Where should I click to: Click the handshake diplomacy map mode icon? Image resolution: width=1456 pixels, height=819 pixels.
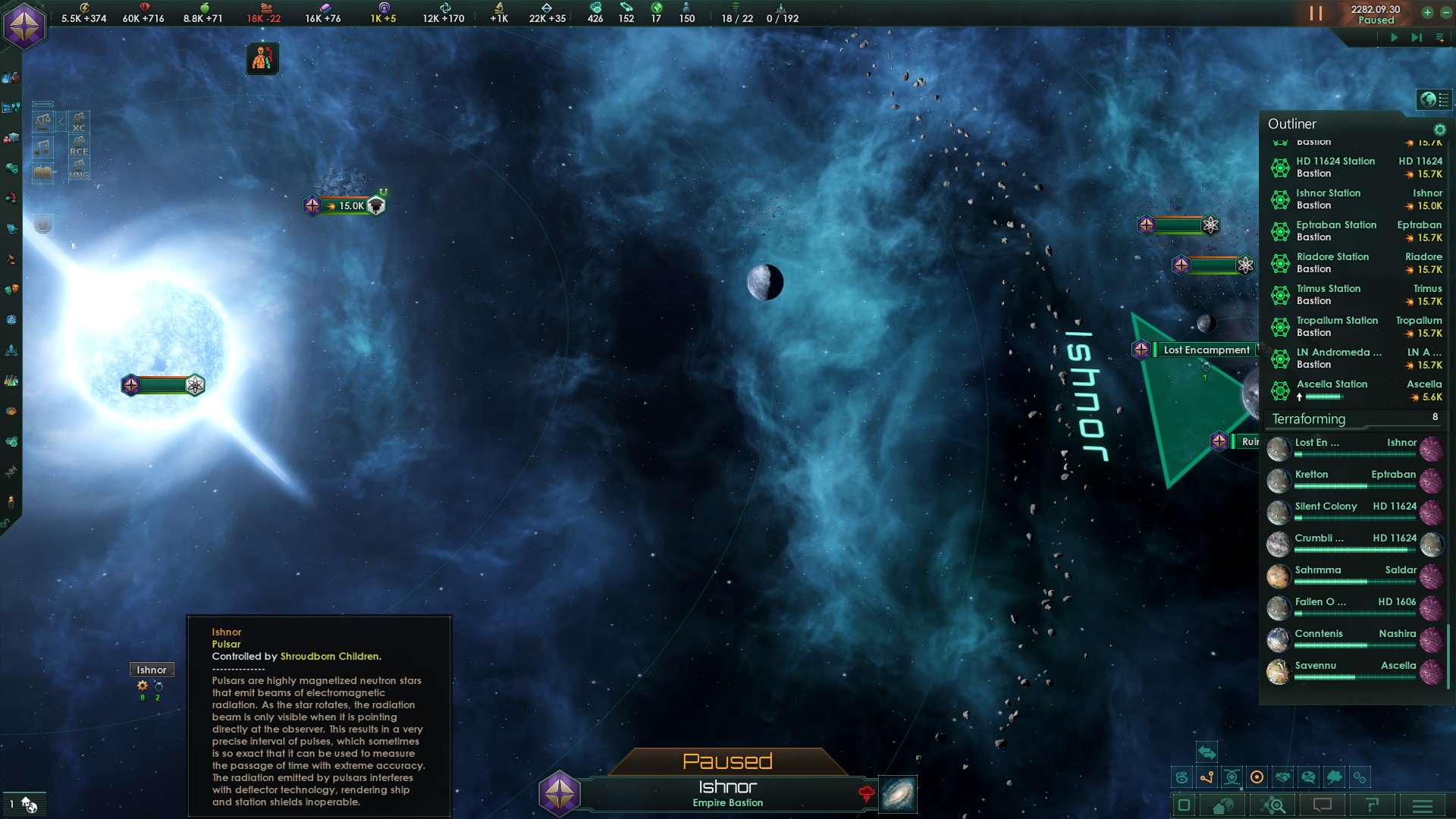pos(1283,777)
